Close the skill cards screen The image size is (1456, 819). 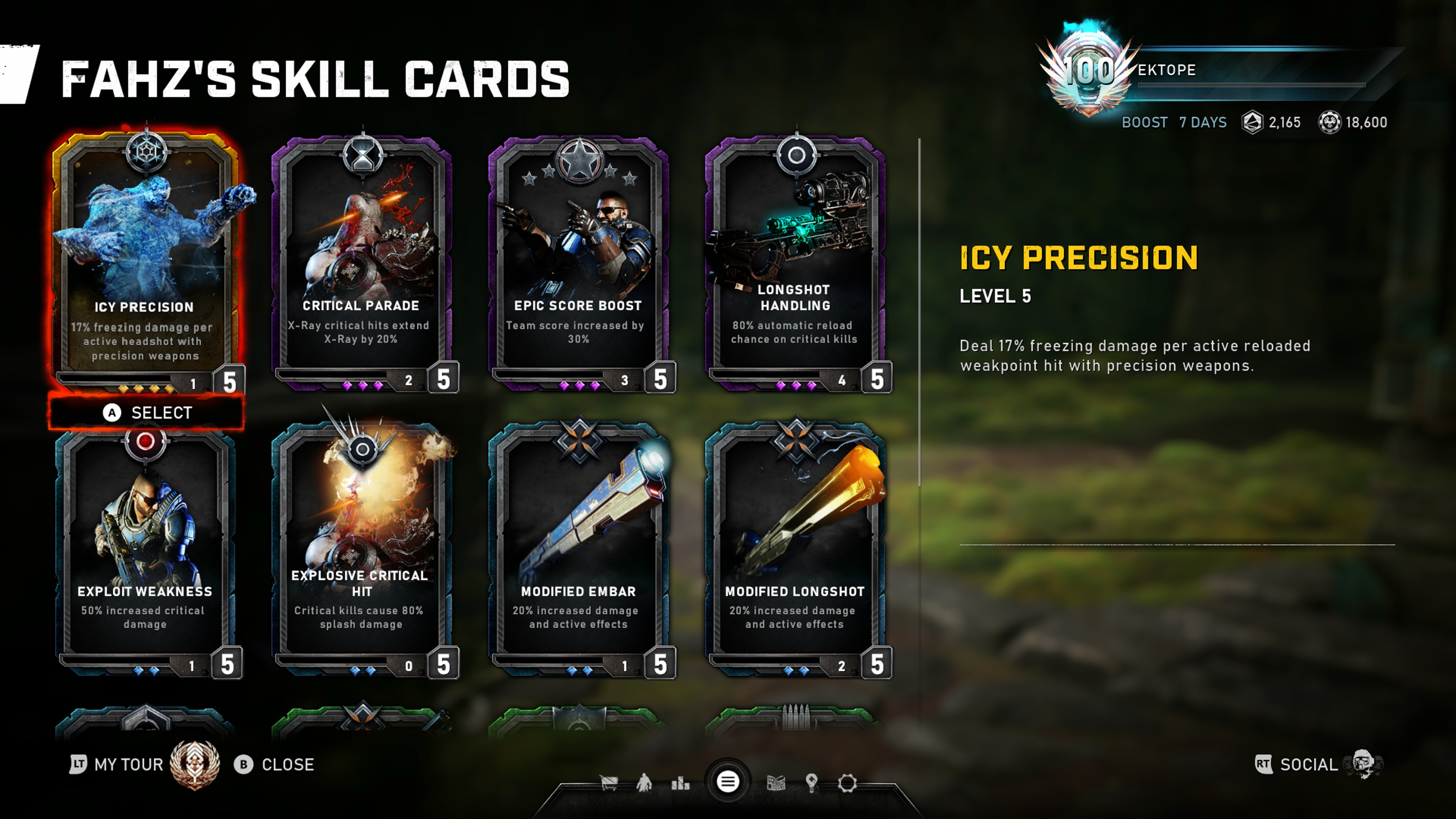click(x=275, y=765)
